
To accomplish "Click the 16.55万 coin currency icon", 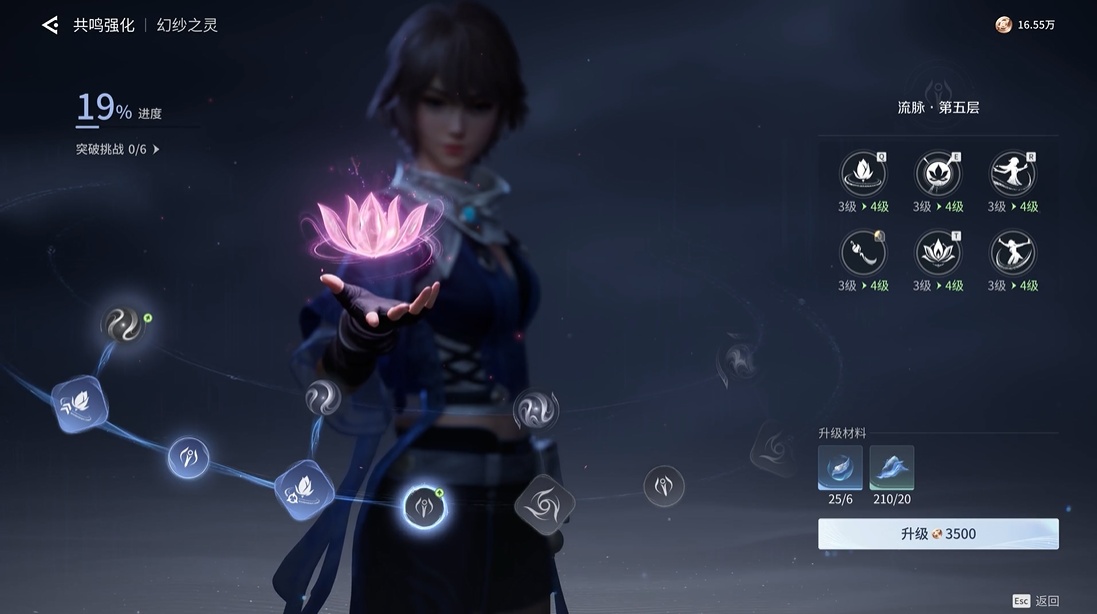I will tap(1003, 25).
